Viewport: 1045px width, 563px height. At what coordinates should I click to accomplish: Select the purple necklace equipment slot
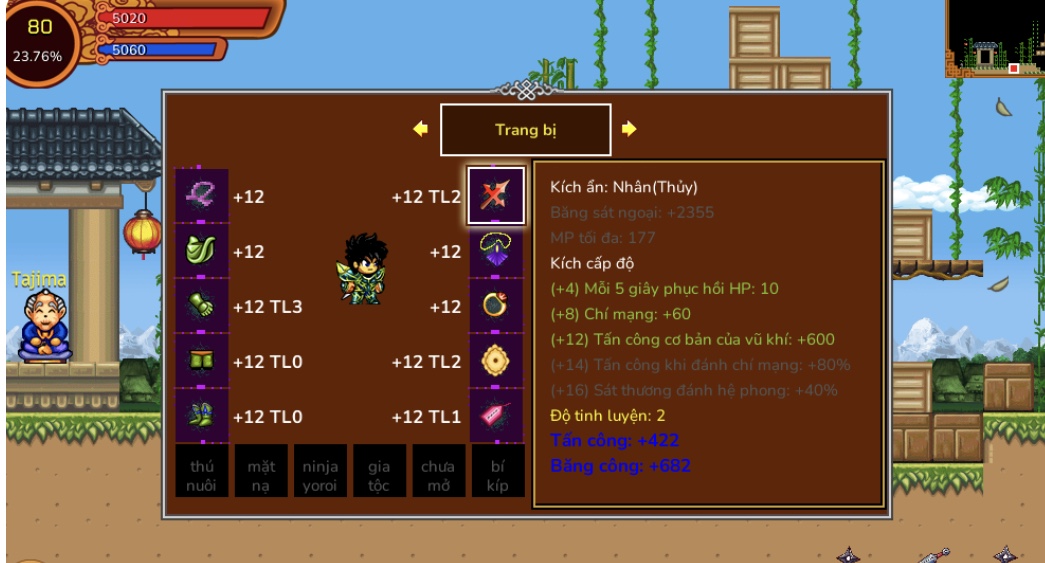pyautogui.click(x=496, y=251)
